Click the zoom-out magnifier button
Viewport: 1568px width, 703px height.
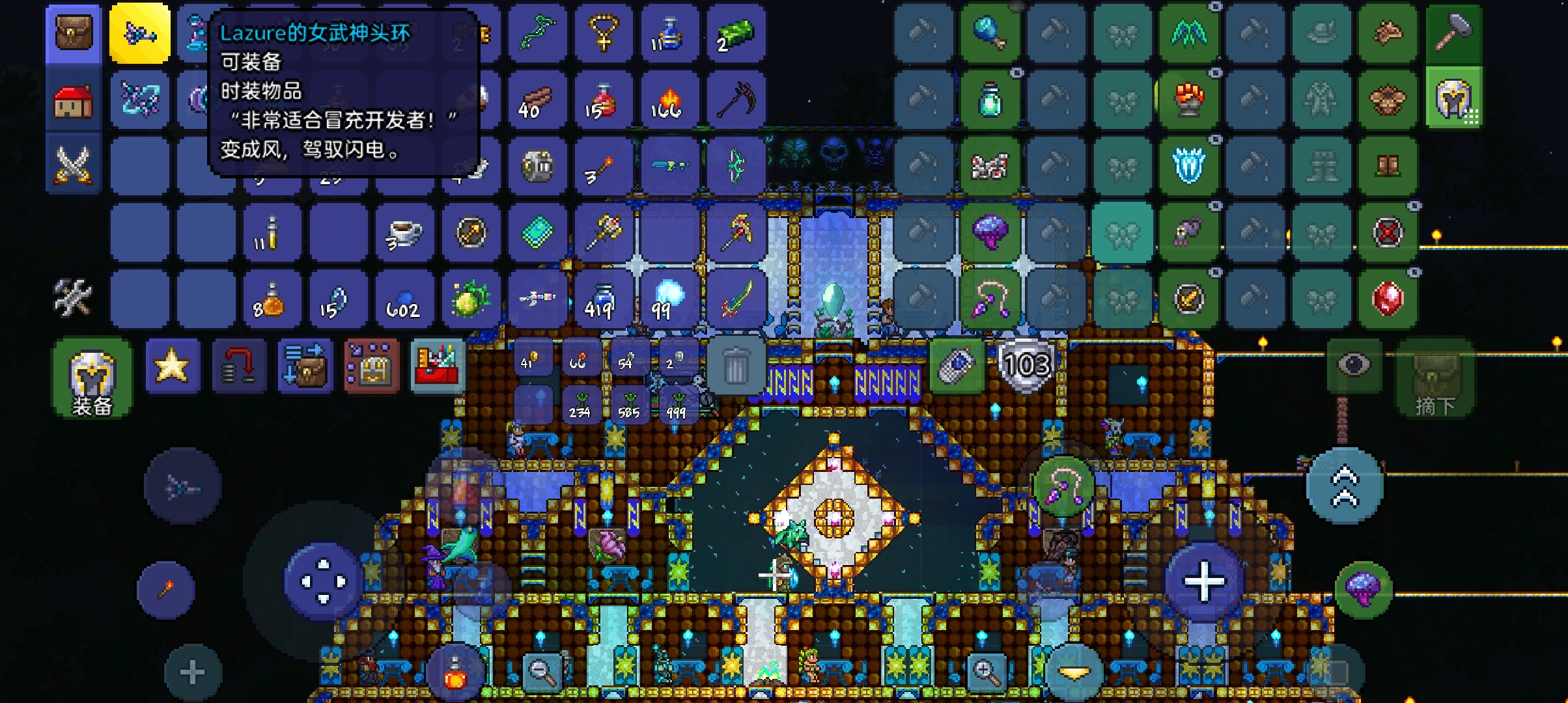click(x=541, y=670)
